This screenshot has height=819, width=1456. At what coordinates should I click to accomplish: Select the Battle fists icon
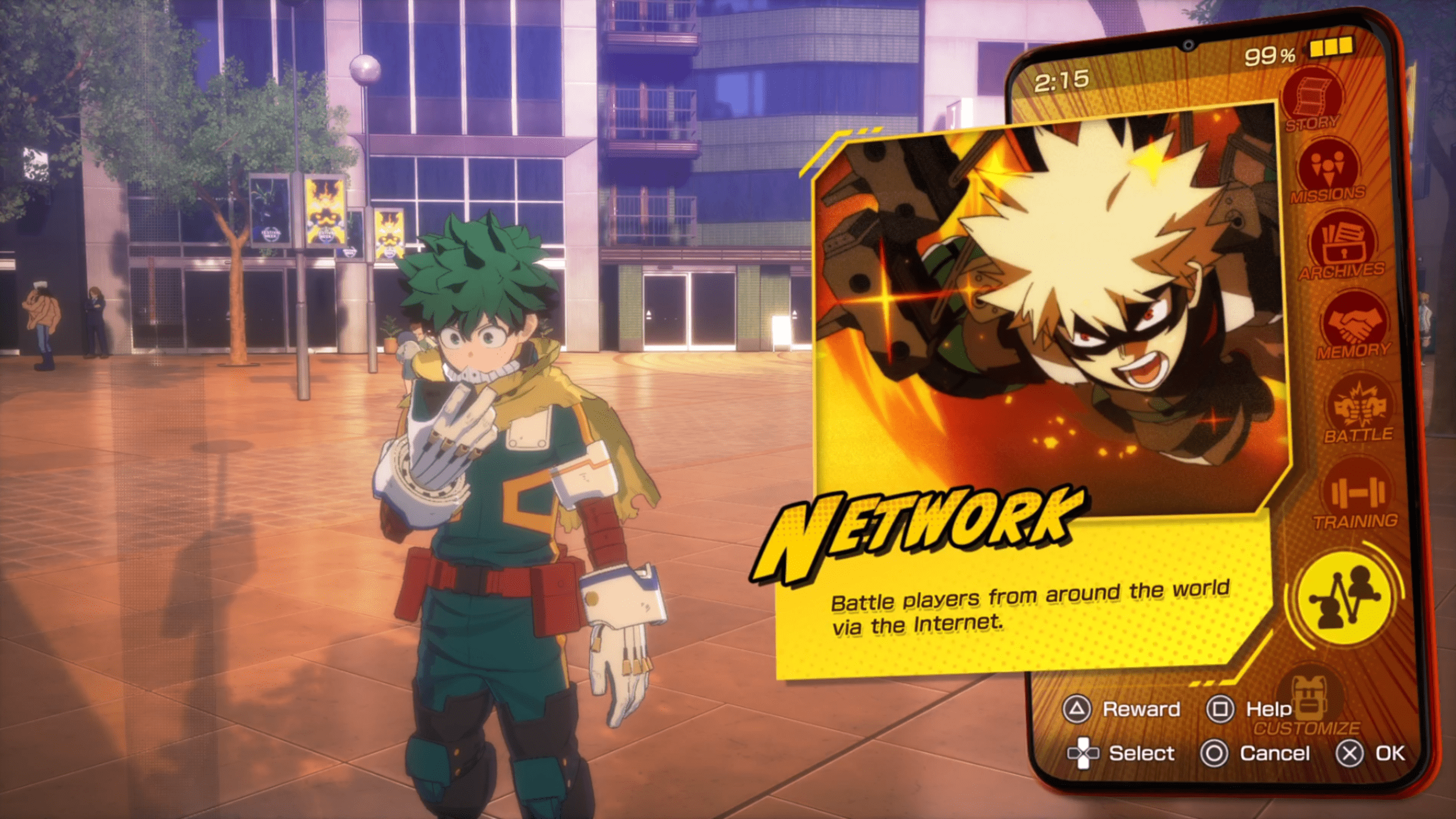point(1358,407)
